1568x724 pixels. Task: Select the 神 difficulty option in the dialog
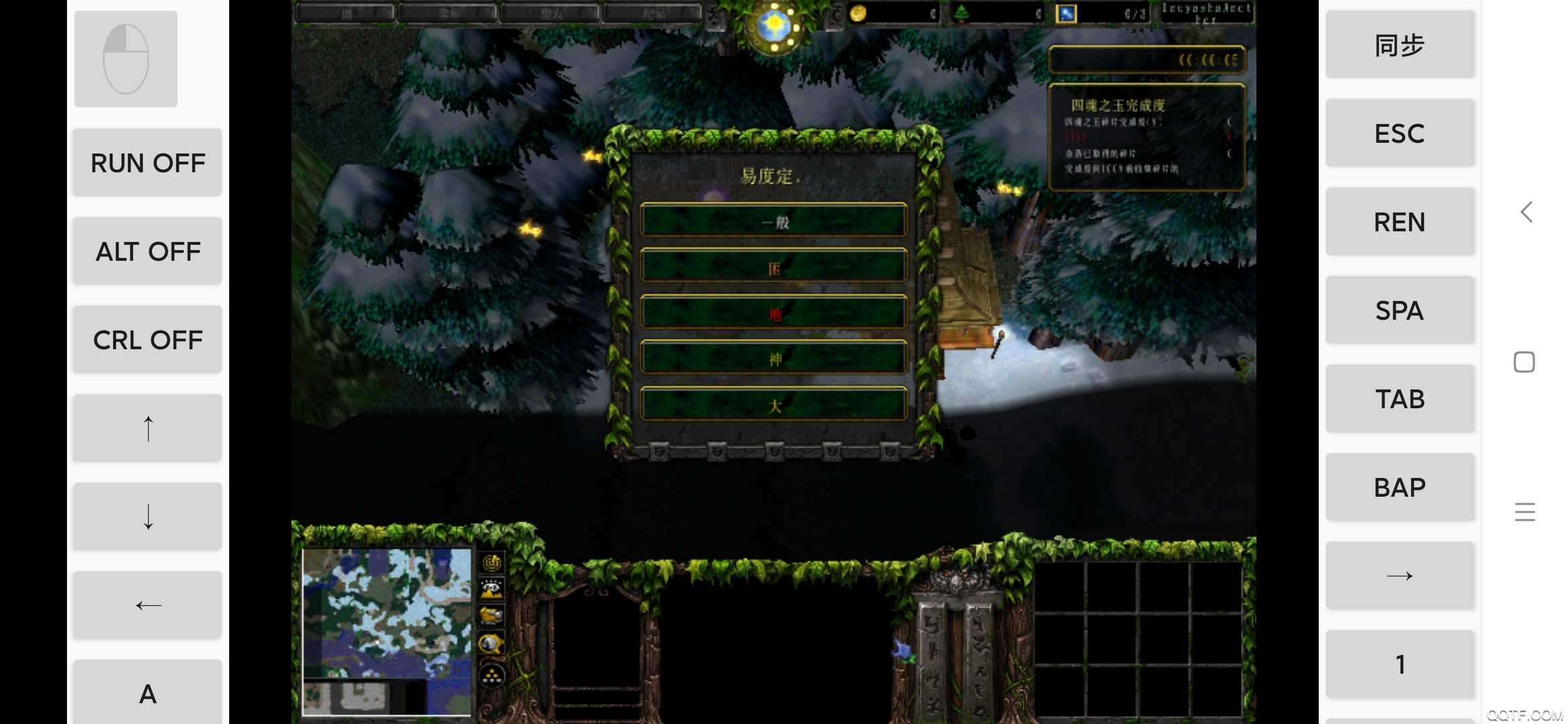click(x=774, y=357)
